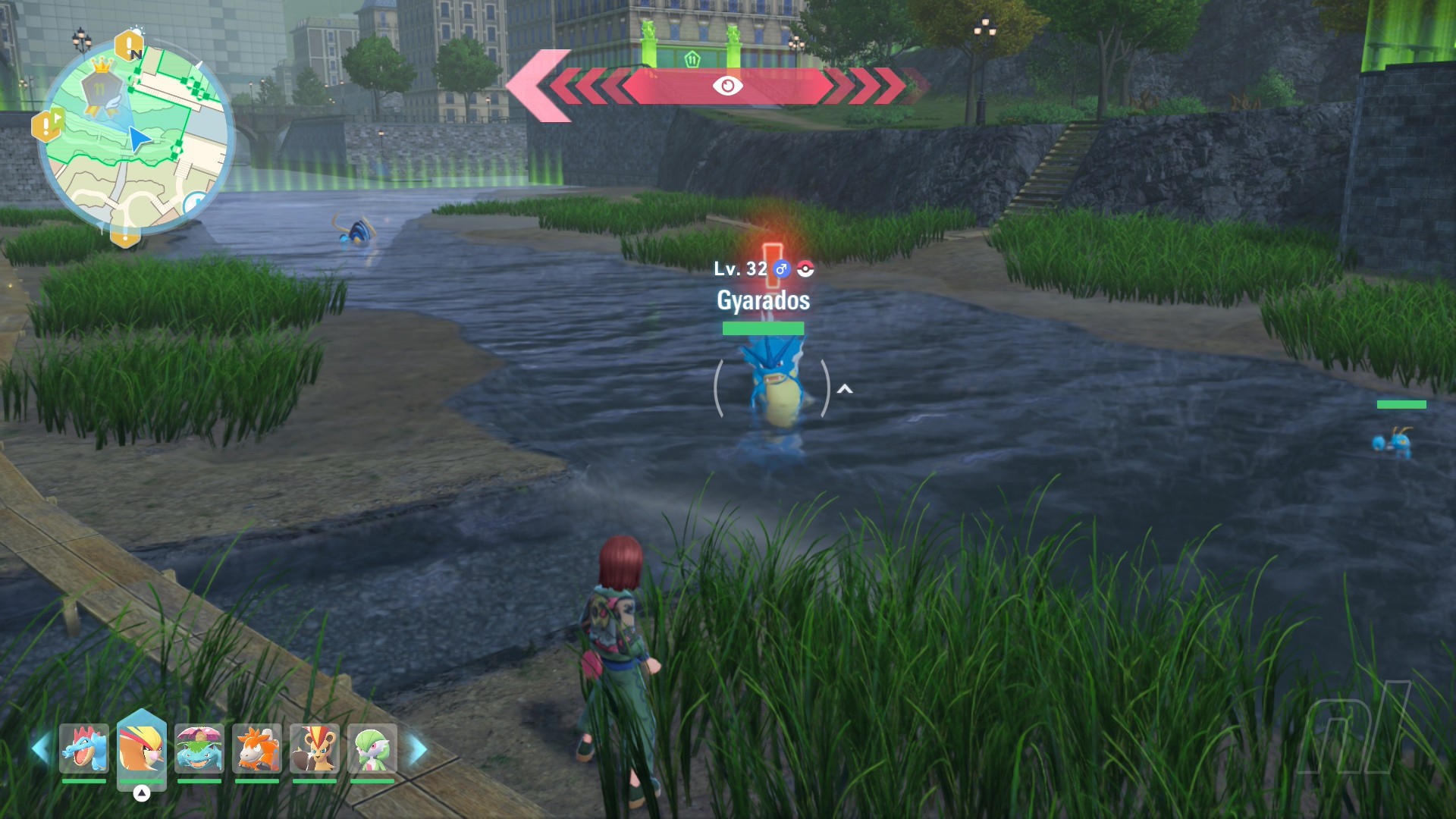This screenshot has height=819, width=1456.
Task: Select Feraligatr in the party bar
Action: coord(84,748)
